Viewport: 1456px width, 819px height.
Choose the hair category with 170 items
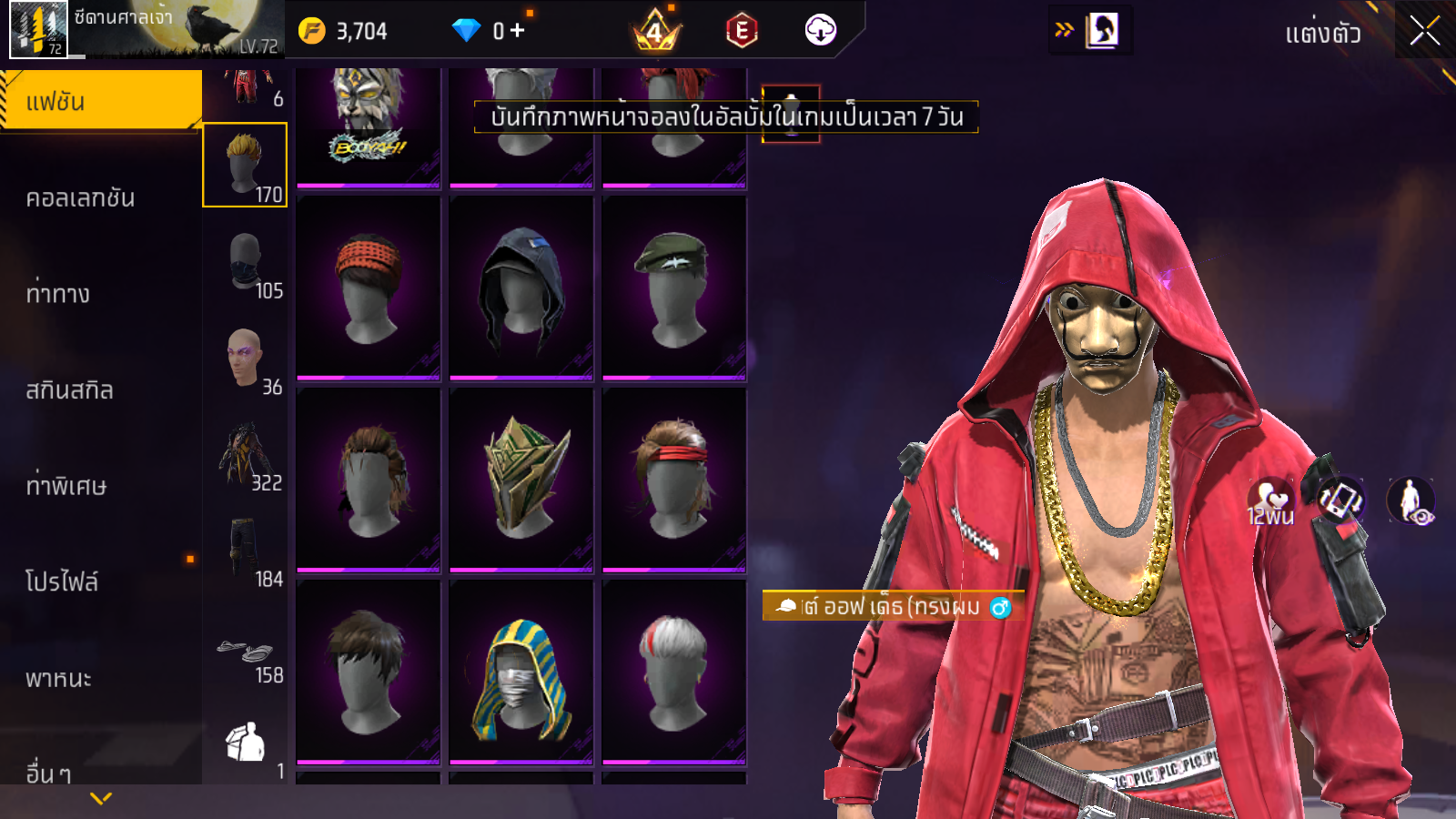click(245, 165)
